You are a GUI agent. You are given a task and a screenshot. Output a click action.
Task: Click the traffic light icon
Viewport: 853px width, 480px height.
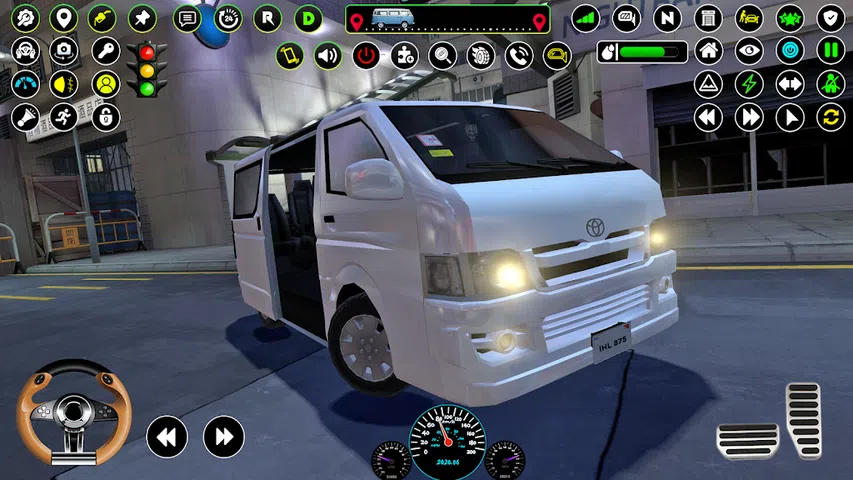147,69
